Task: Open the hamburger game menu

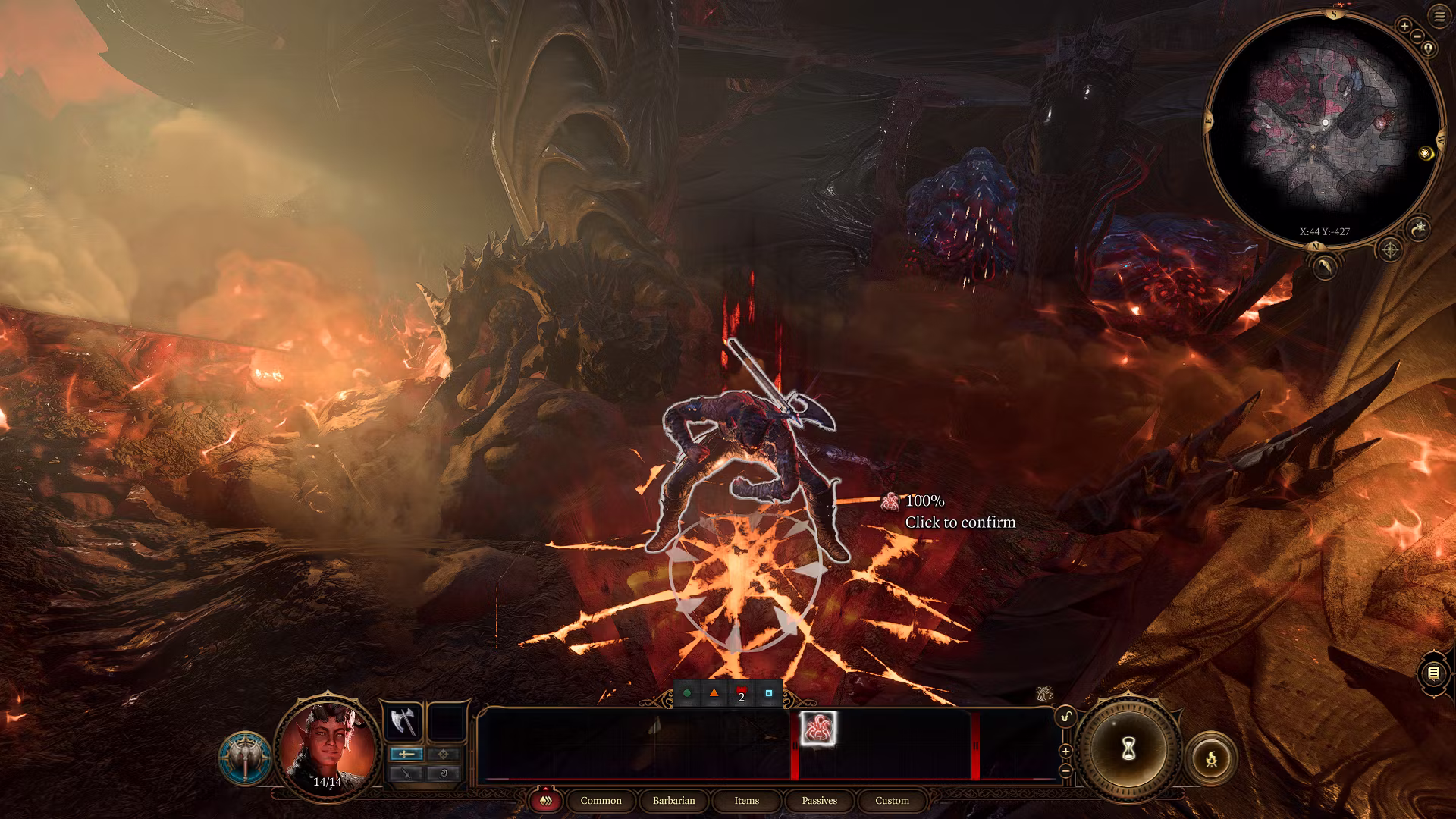Action: (1439, 17)
